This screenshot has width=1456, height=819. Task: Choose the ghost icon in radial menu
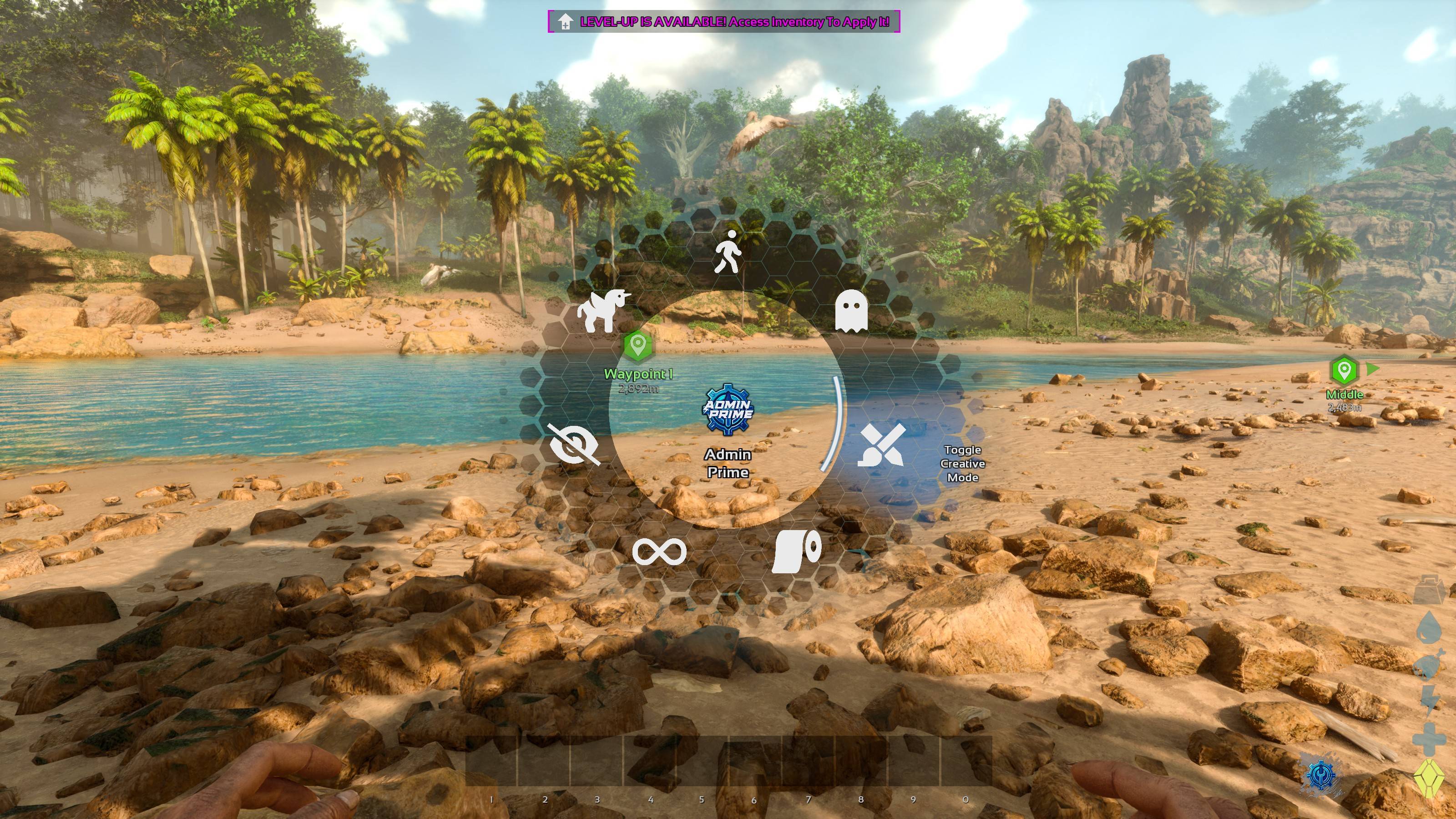click(x=851, y=311)
